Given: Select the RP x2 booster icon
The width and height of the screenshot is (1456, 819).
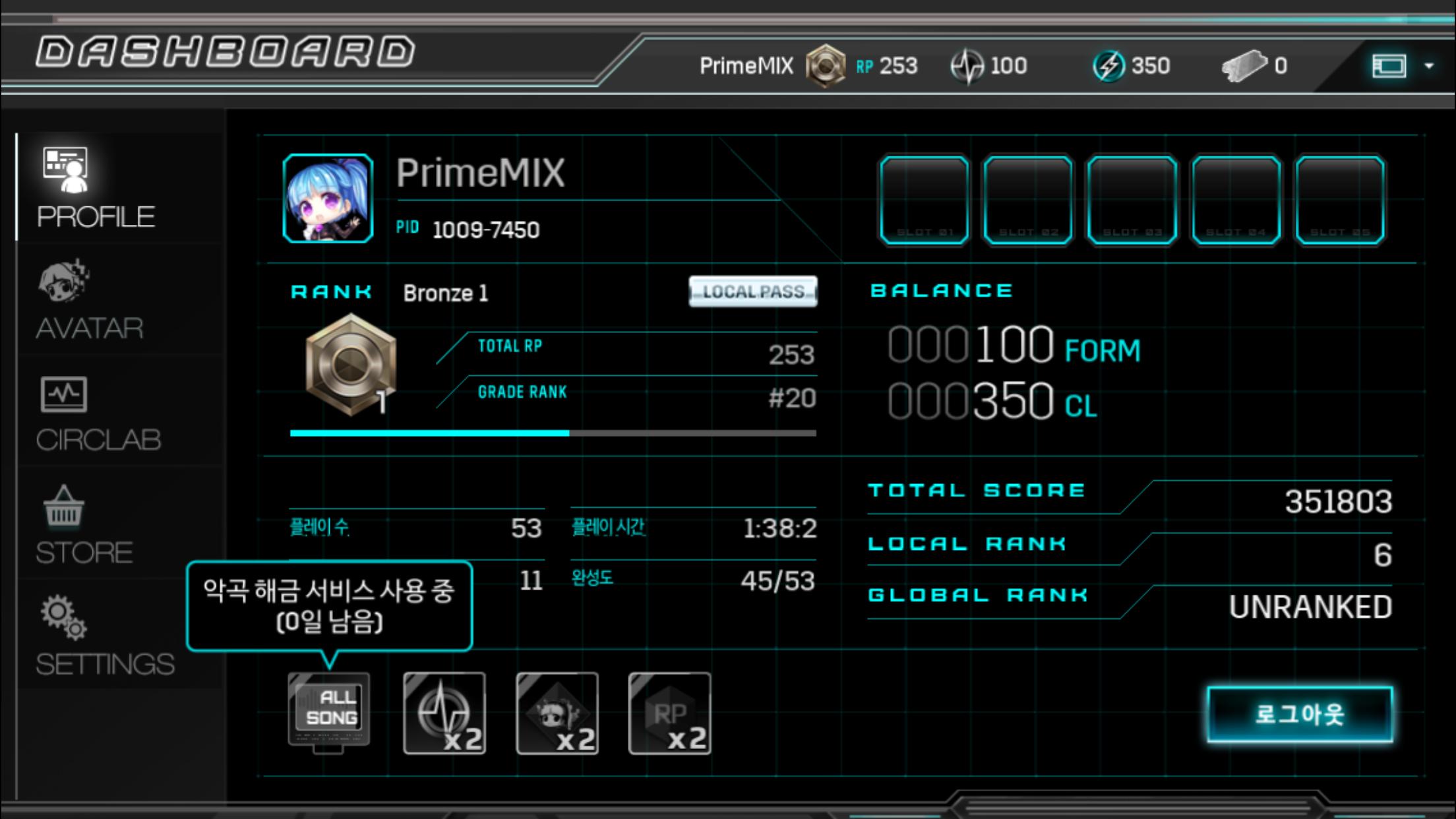Looking at the screenshot, I should click(x=669, y=713).
